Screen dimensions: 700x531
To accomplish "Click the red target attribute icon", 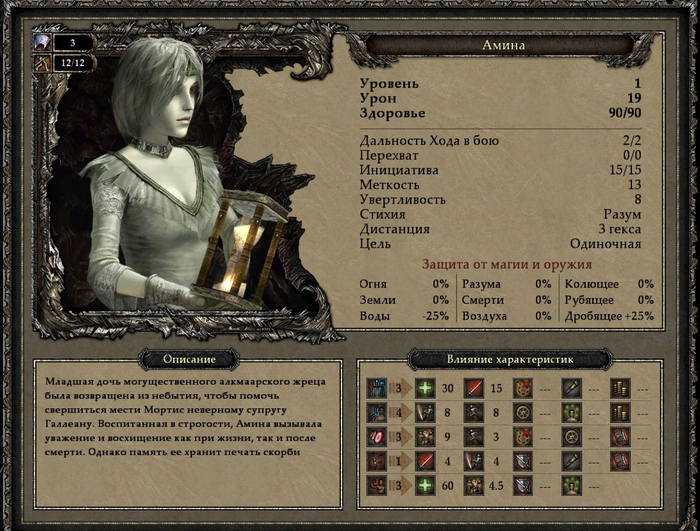I will [377, 436].
